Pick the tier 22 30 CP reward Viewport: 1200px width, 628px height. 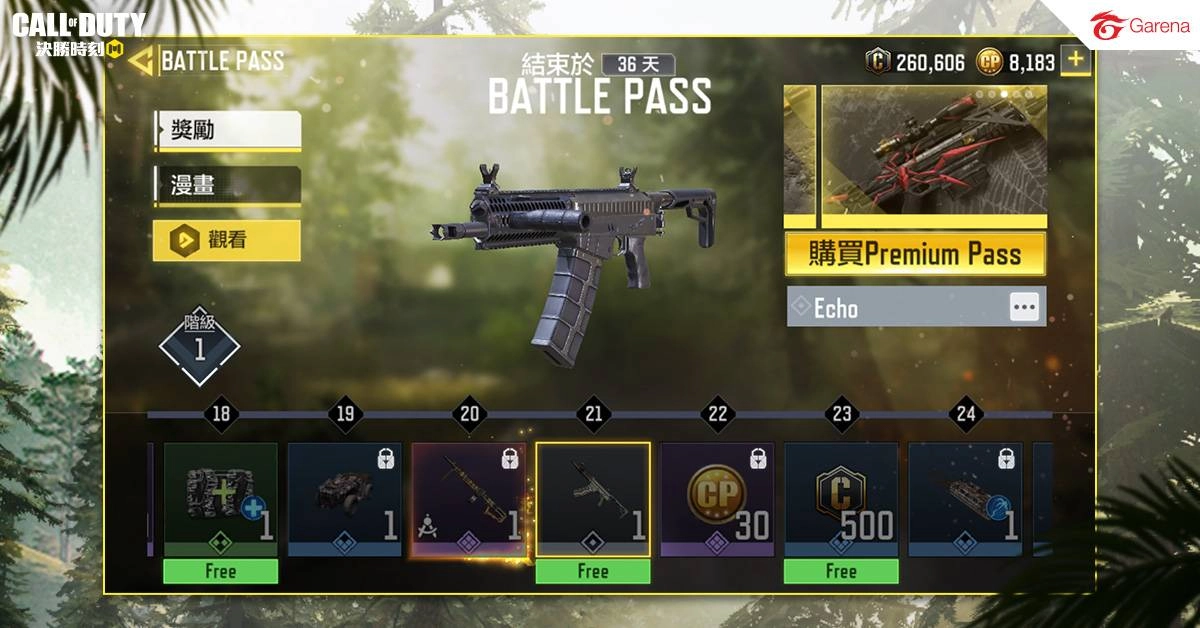(x=717, y=500)
